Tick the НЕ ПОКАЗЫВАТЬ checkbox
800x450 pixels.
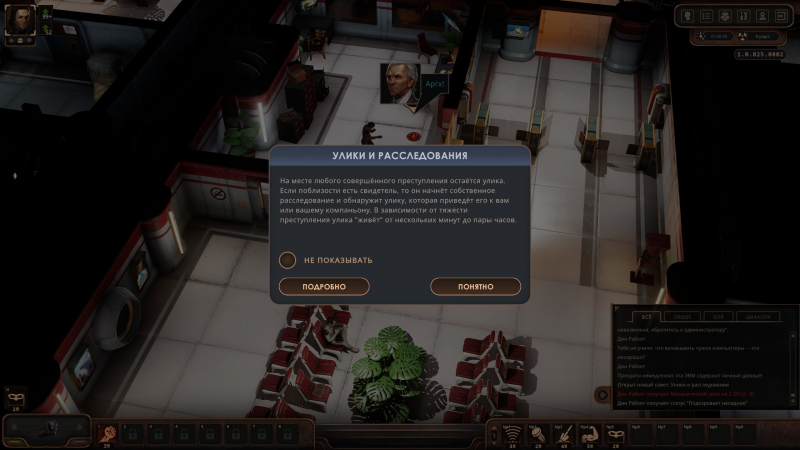288,260
